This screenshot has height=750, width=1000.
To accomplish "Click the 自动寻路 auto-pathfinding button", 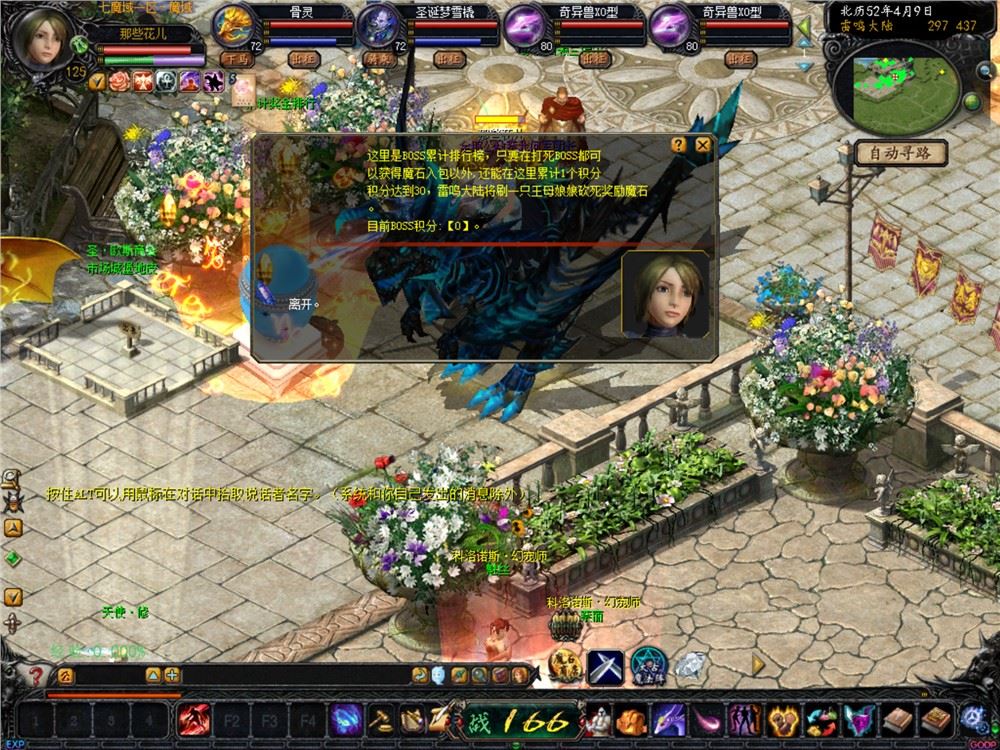I will [x=900, y=153].
